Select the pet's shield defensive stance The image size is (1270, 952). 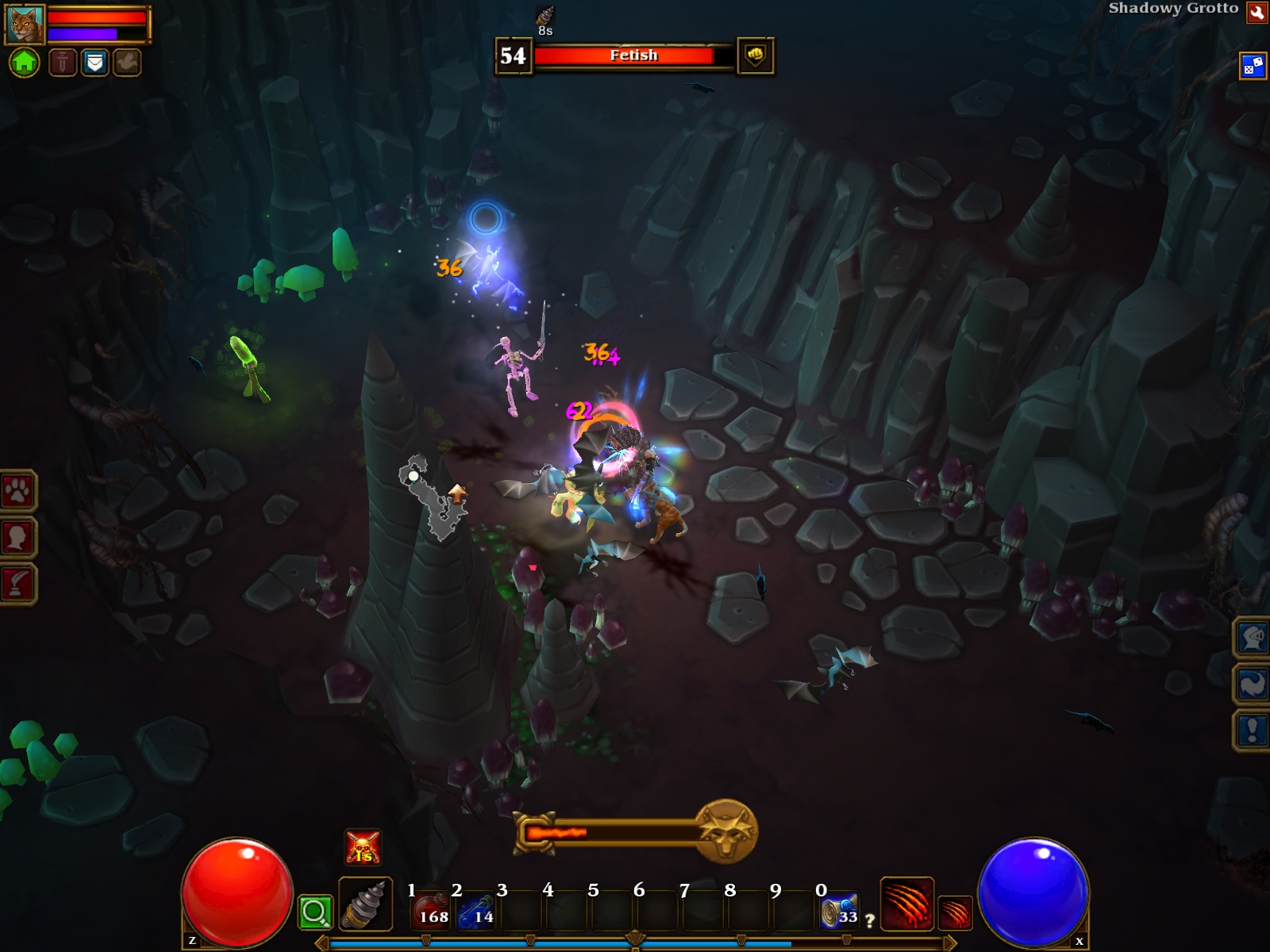click(x=94, y=62)
